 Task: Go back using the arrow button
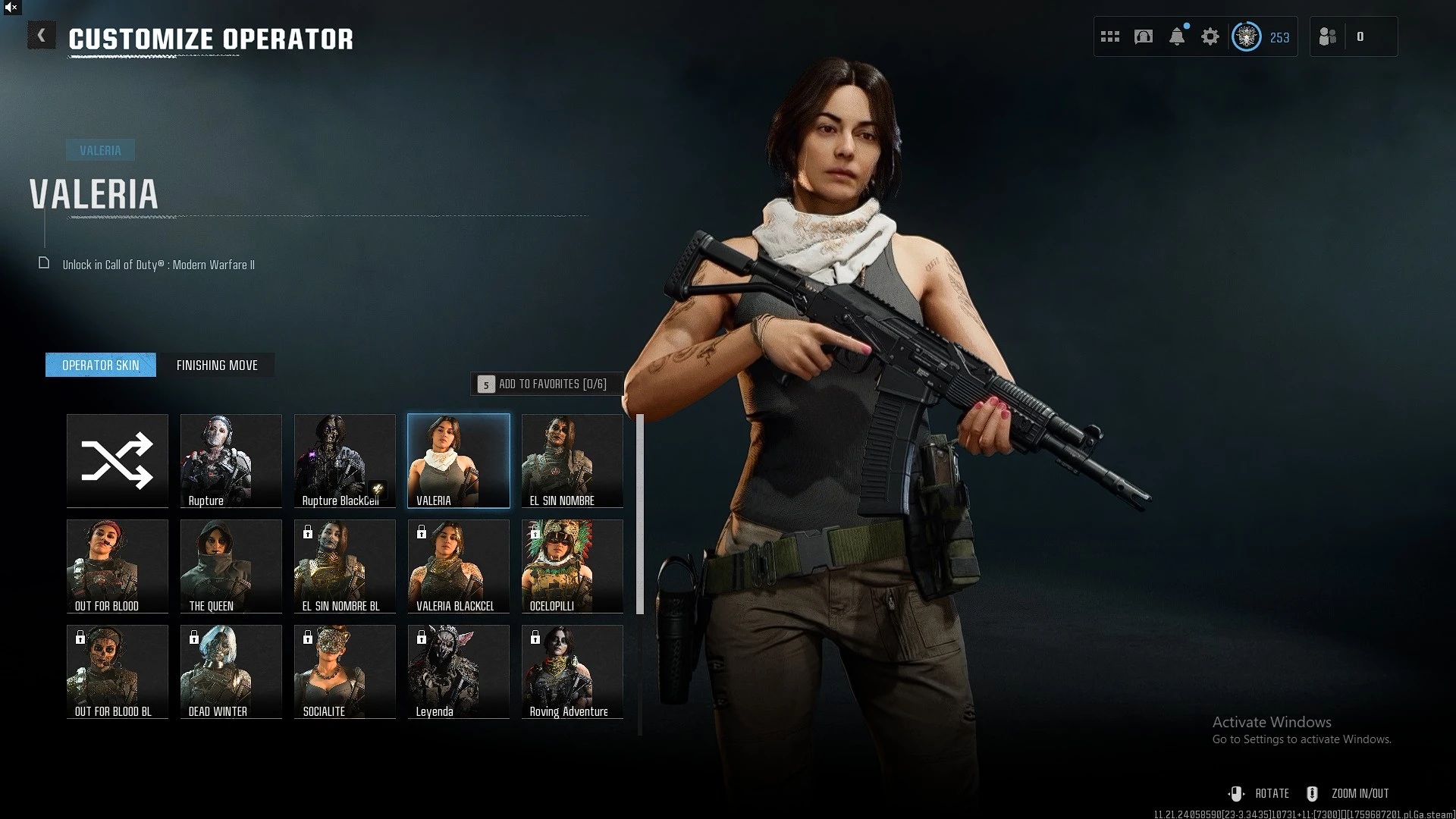(x=41, y=36)
